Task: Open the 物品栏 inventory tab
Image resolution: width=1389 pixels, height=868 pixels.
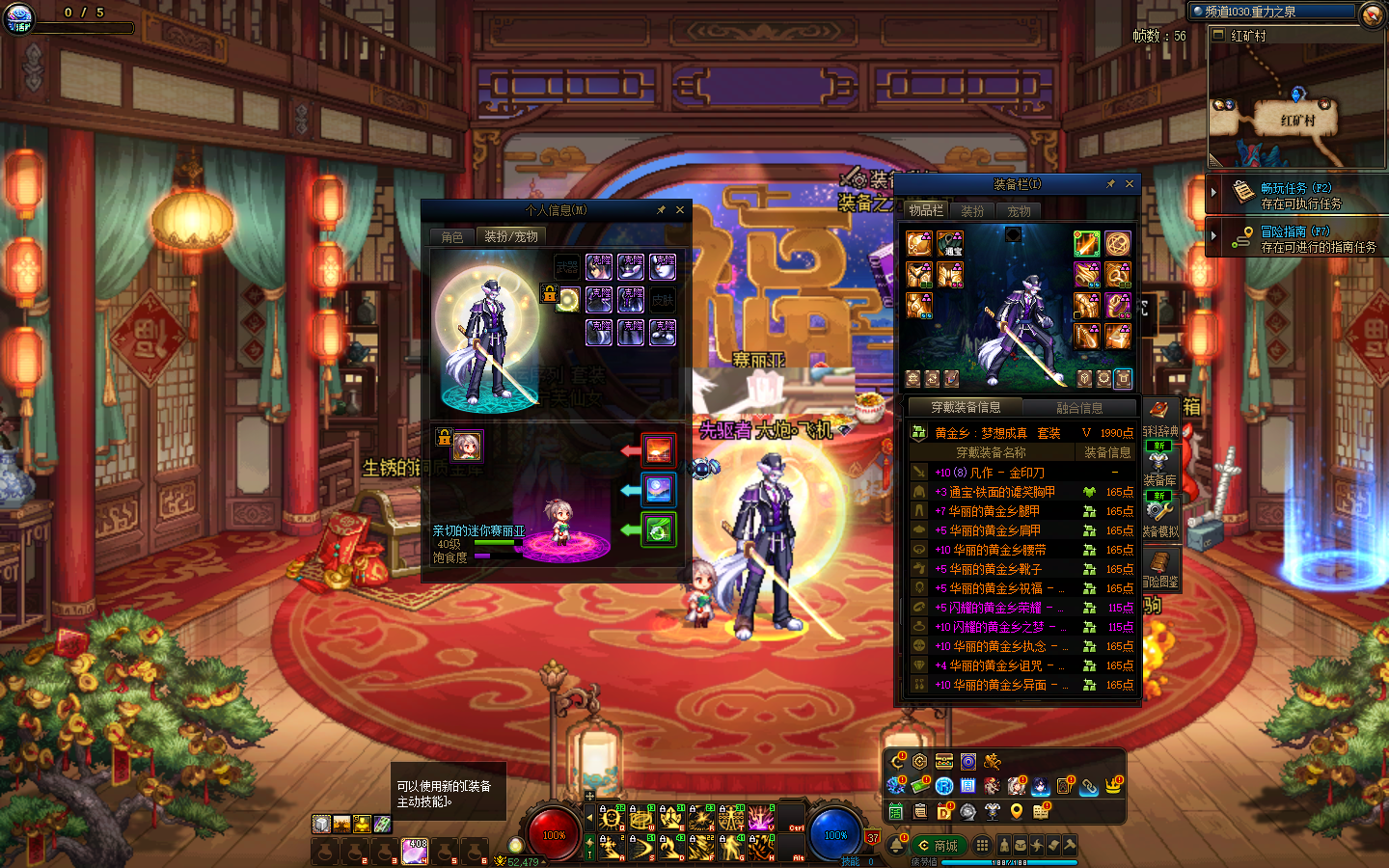Action: coord(926,210)
